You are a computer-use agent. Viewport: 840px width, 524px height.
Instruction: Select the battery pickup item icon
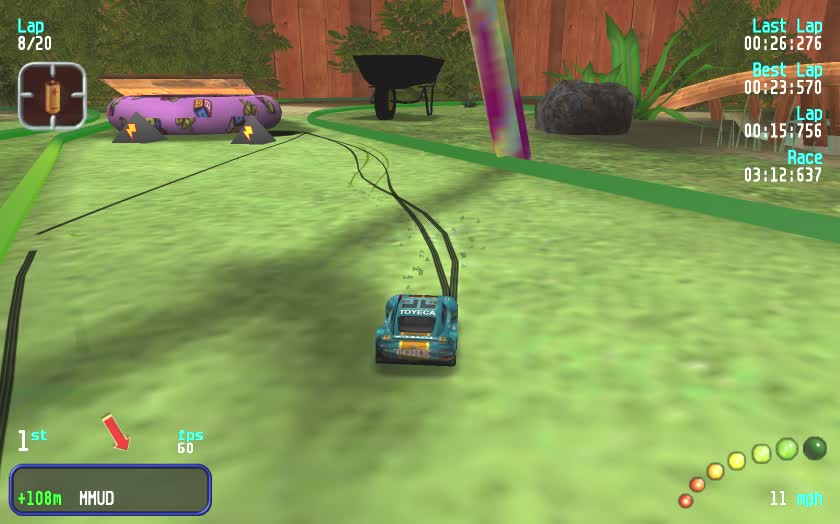(x=52, y=96)
